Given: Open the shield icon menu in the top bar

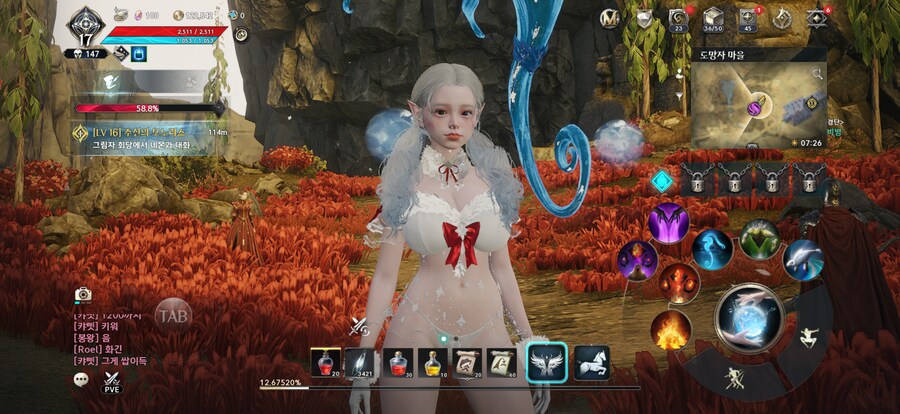Looking at the screenshot, I should pyautogui.click(x=645, y=18).
